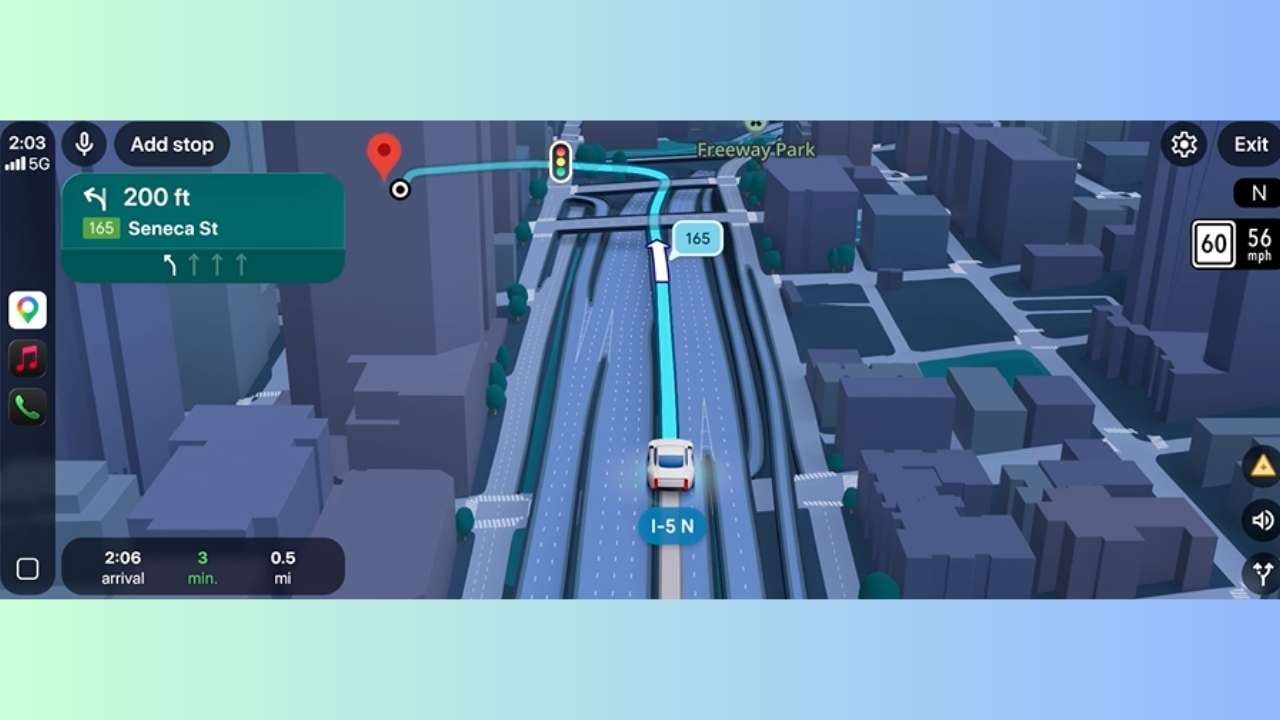Viewport: 1280px width, 720px height.
Task: Expand the lane guidance arrows strip
Action: [x=203, y=264]
